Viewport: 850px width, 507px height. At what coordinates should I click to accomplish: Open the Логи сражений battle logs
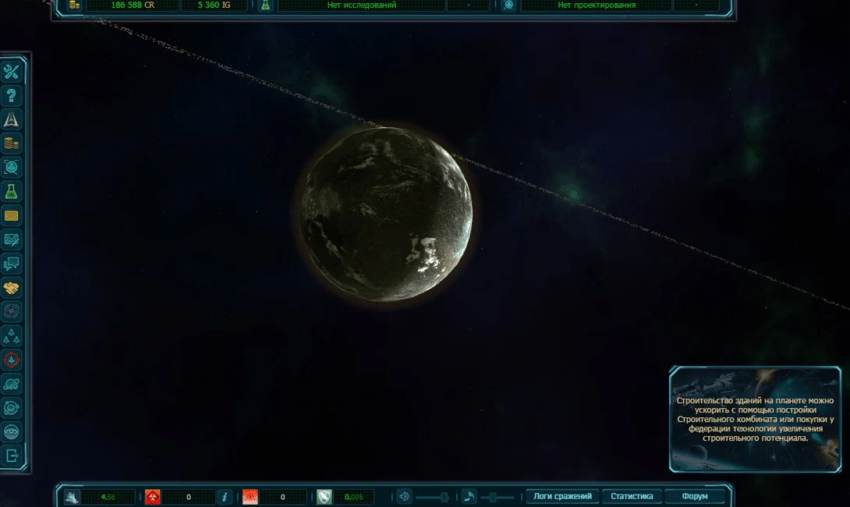click(562, 496)
